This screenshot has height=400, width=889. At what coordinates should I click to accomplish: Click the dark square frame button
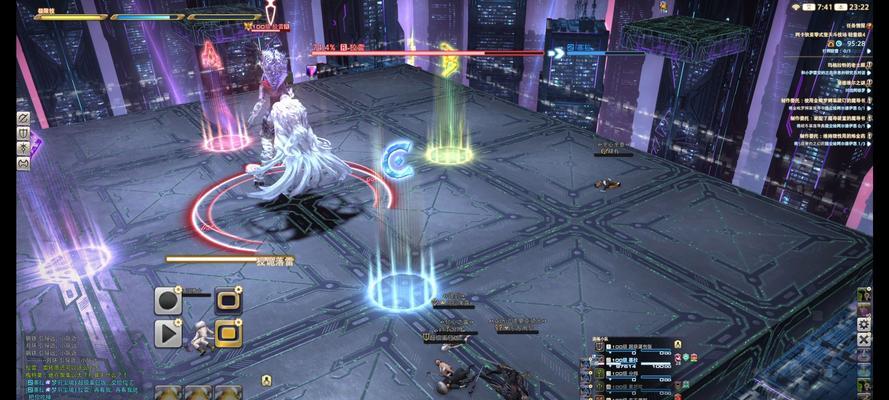228,300
